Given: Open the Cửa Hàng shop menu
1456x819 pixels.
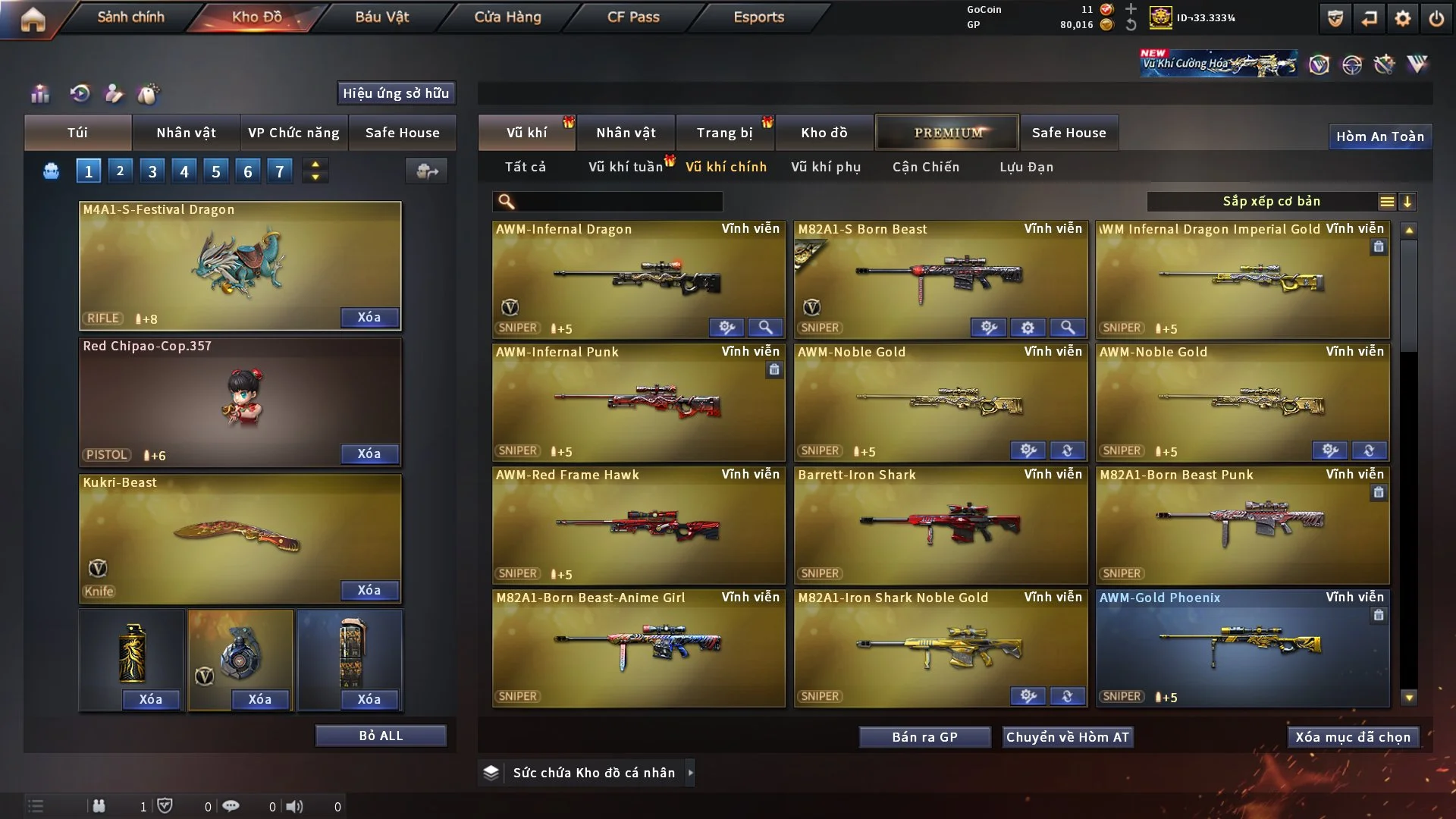Looking at the screenshot, I should (507, 17).
